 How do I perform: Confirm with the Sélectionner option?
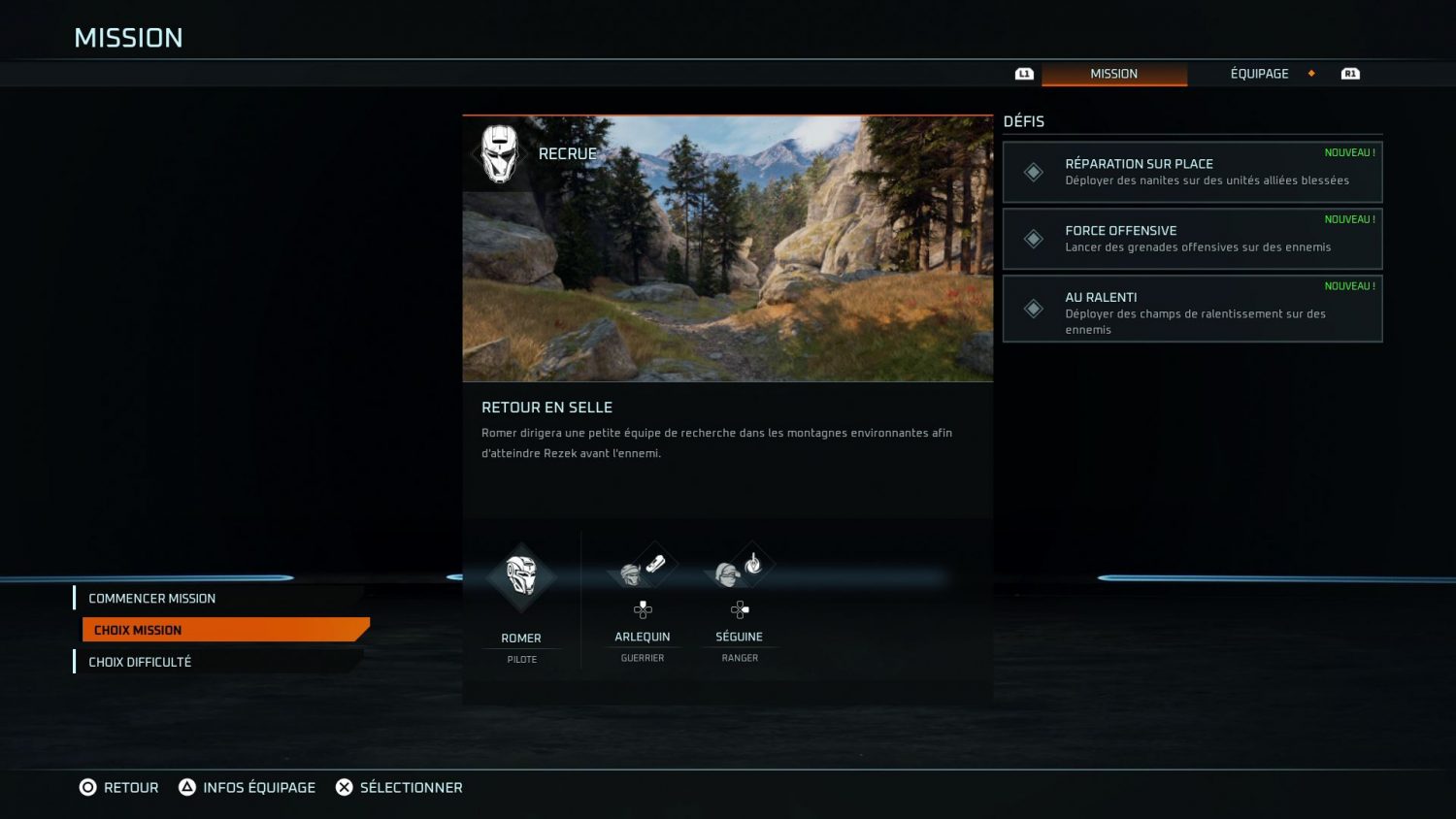(x=399, y=787)
